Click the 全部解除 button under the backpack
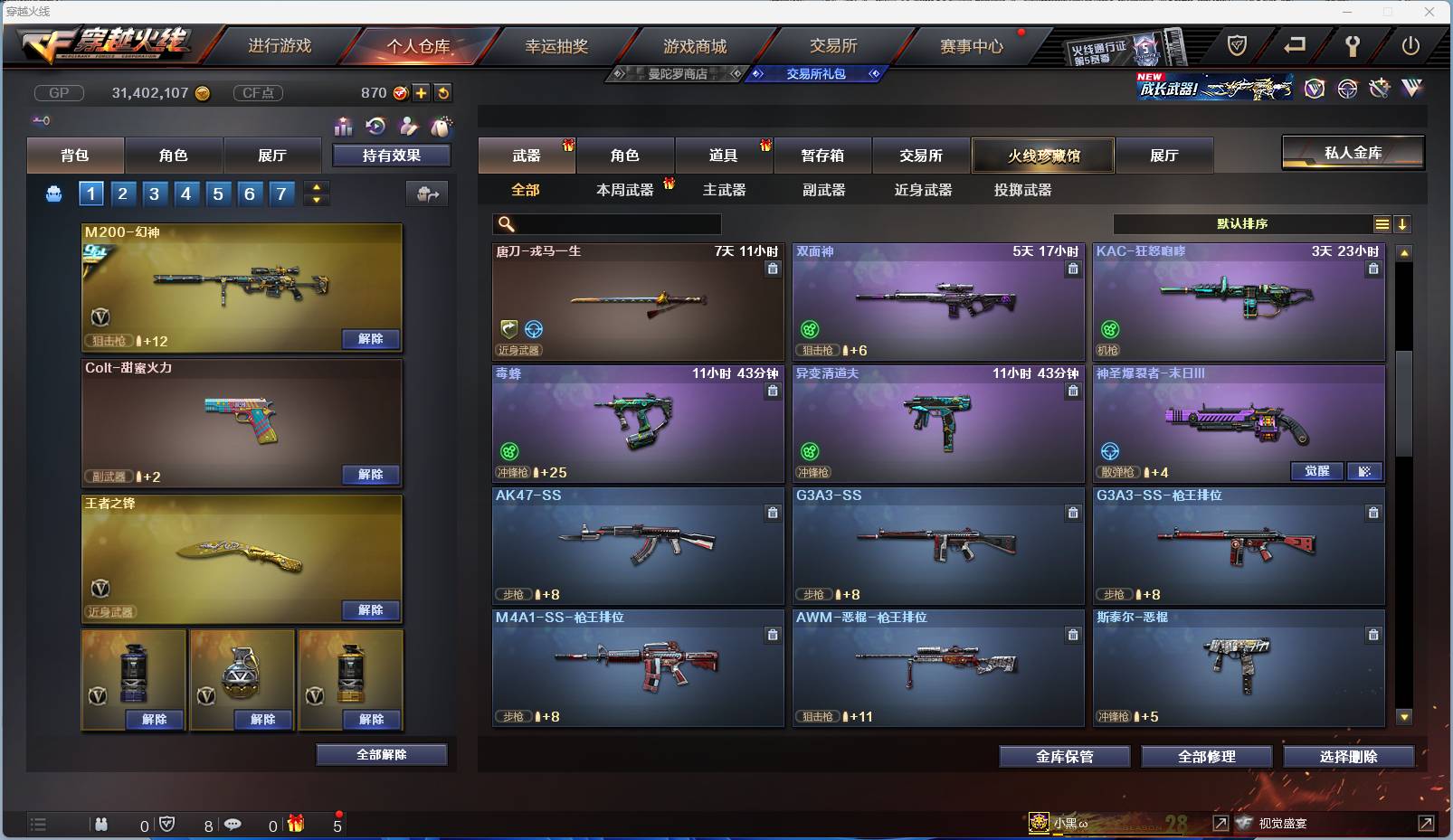1453x840 pixels. 380,754
